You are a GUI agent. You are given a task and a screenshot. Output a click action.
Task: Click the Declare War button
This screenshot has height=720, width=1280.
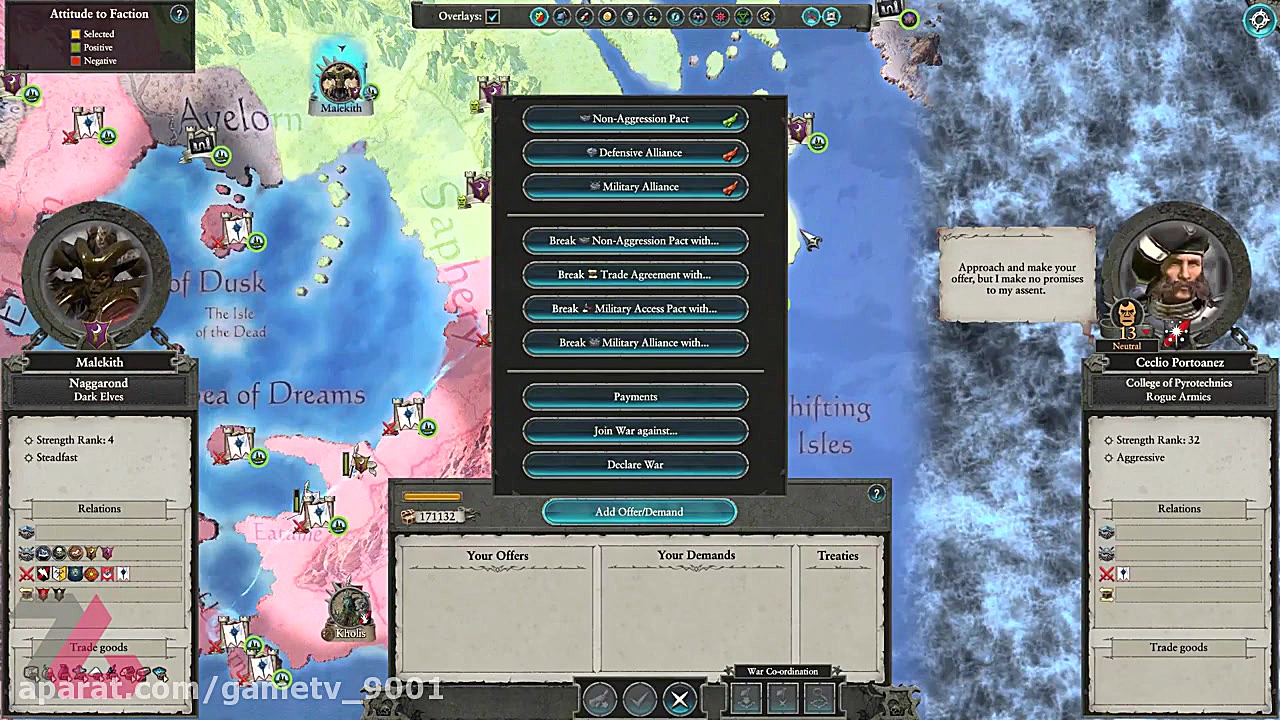click(635, 464)
